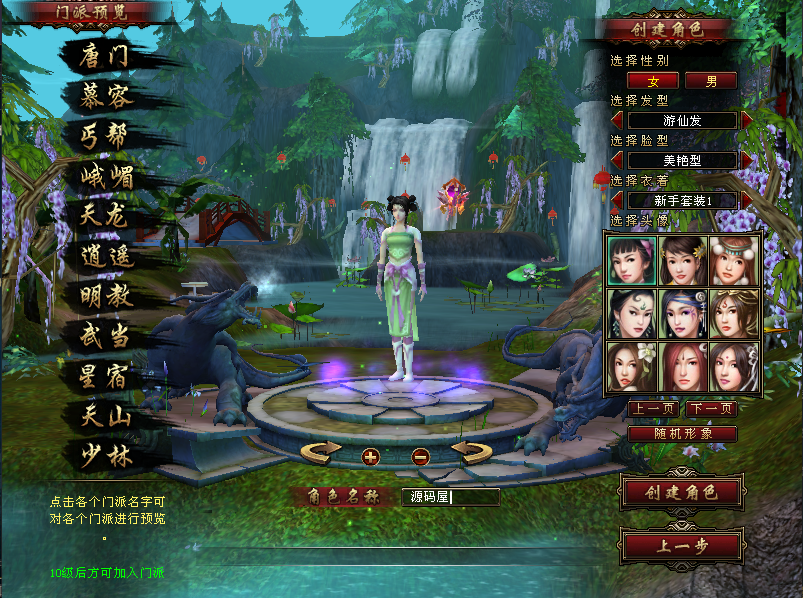The width and height of the screenshot is (803, 598).
Task: Click the character name input field
Action: 450,496
